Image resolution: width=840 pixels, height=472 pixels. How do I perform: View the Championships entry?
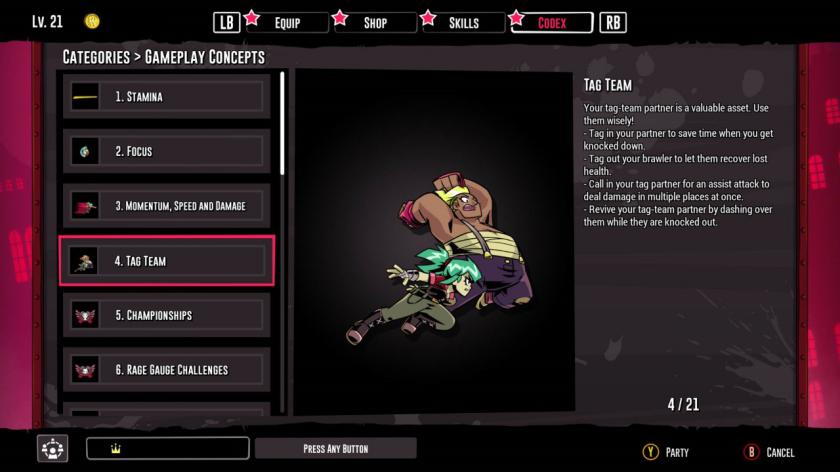coord(167,315)
